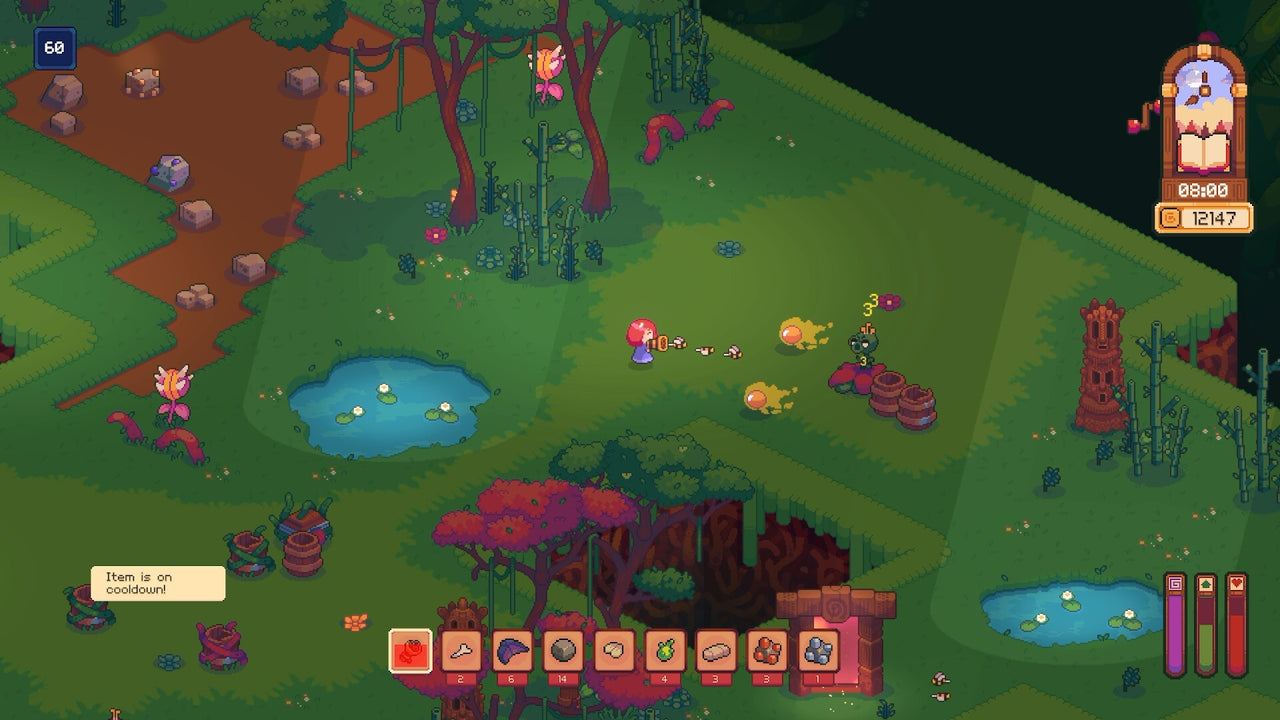
Task: Select the bone item in the hotbar
Action: tap(461, 649)
